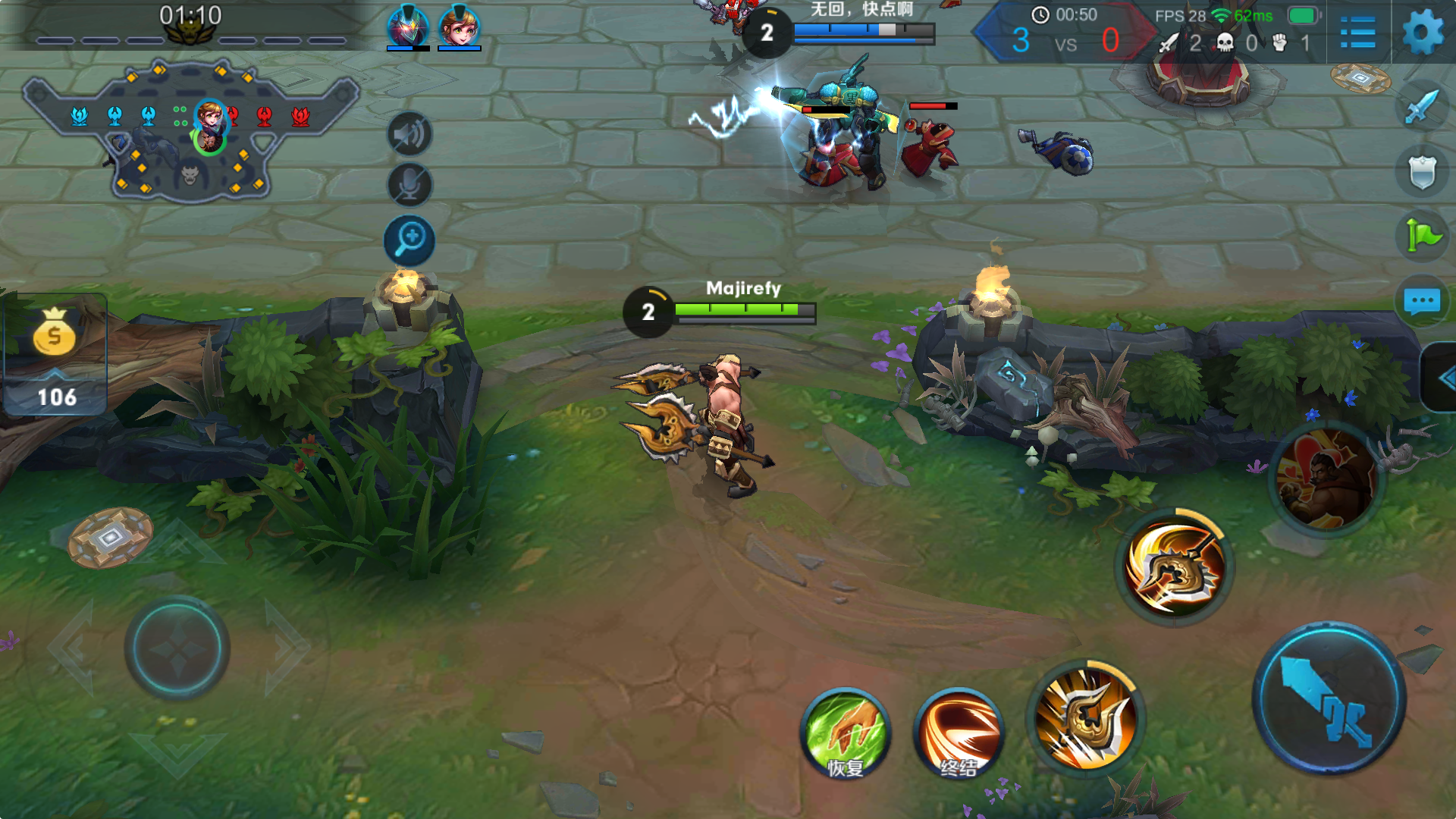Screen dimensions: 1456x819
Task: Expand the side panel arrow
Action: (1442, 378)
